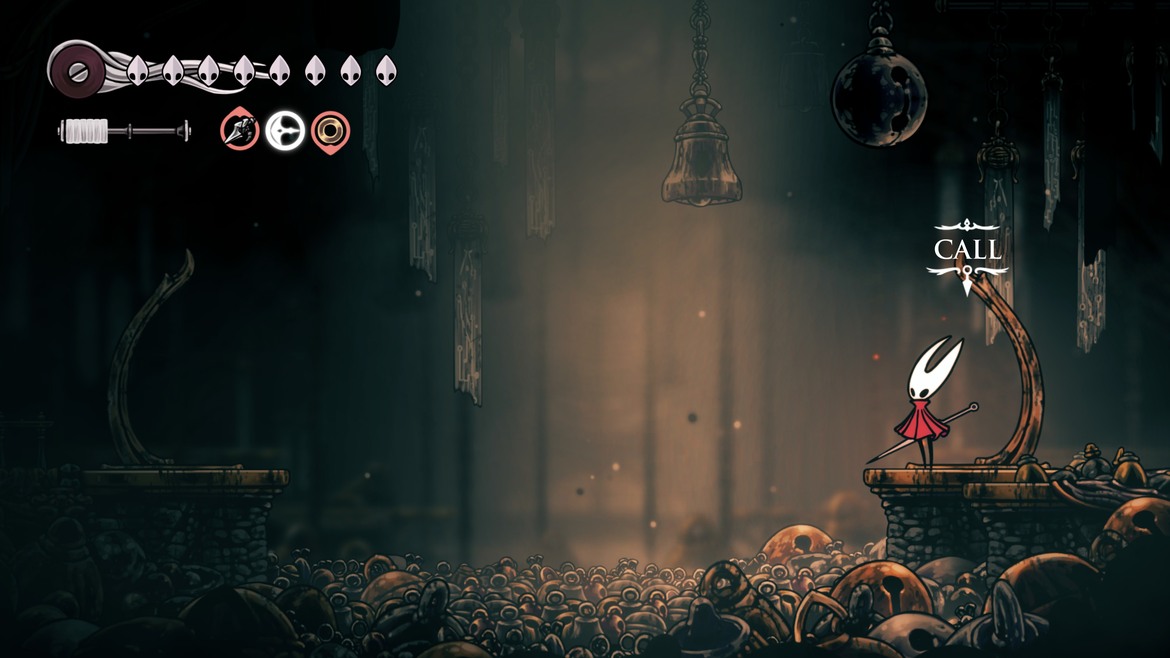The image size is (1170, 658).
Task: Select the spiked dart tool icon
Action: [240, 130]
